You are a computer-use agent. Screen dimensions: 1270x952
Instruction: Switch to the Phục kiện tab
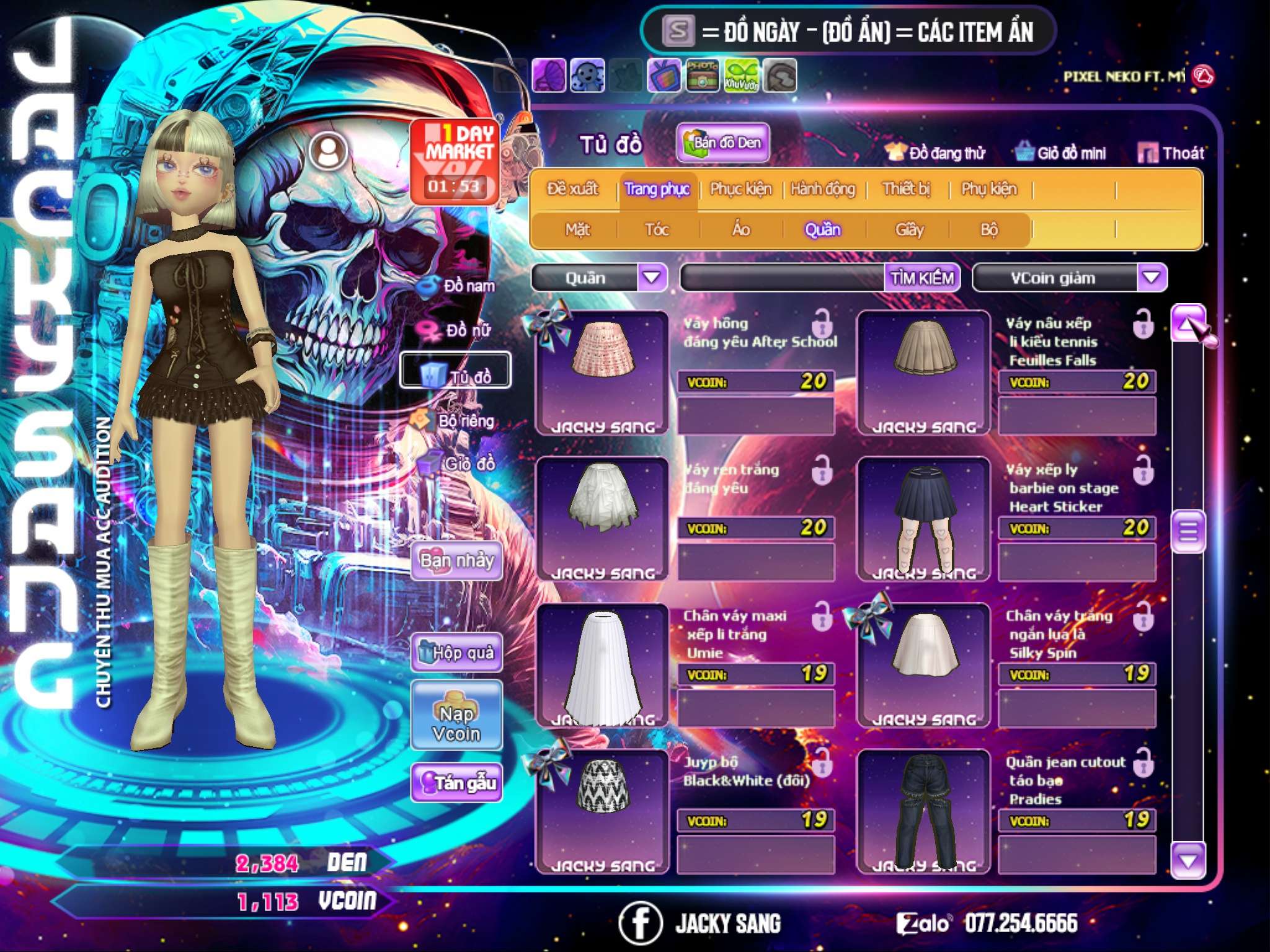coord(740,189)
